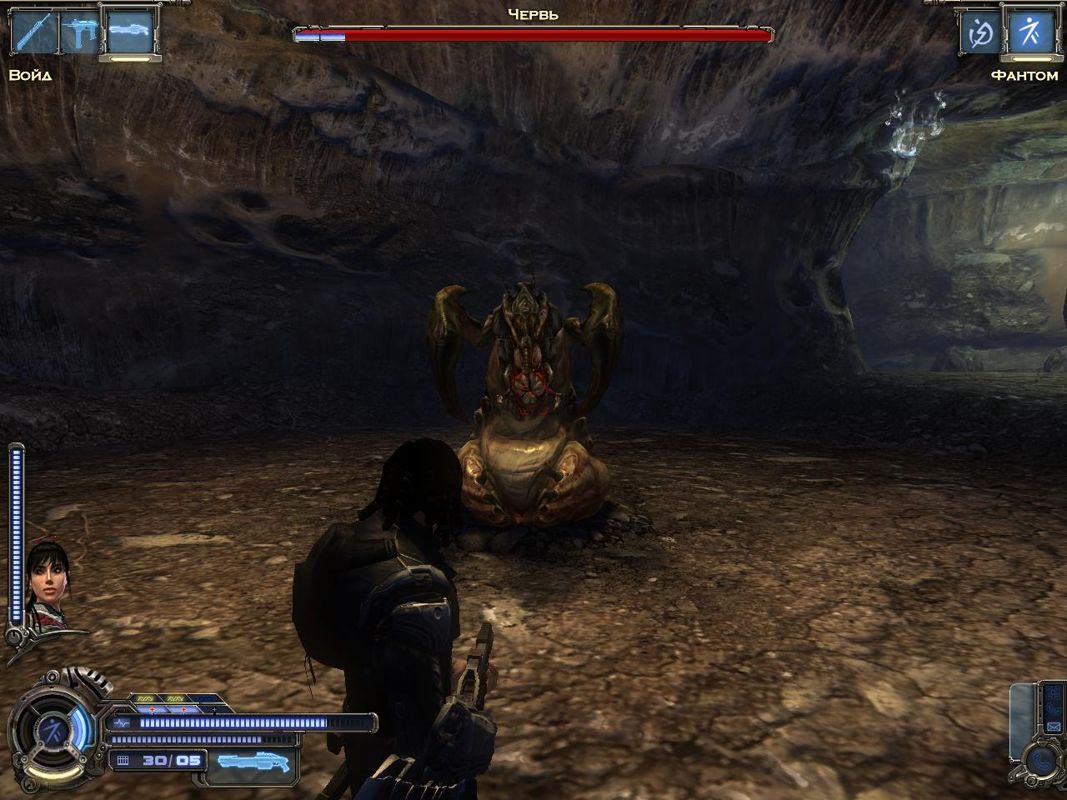The image size is (1067, 800).
Task: Select the Phantom running-figure ability
Action: tap(1029, 33)
